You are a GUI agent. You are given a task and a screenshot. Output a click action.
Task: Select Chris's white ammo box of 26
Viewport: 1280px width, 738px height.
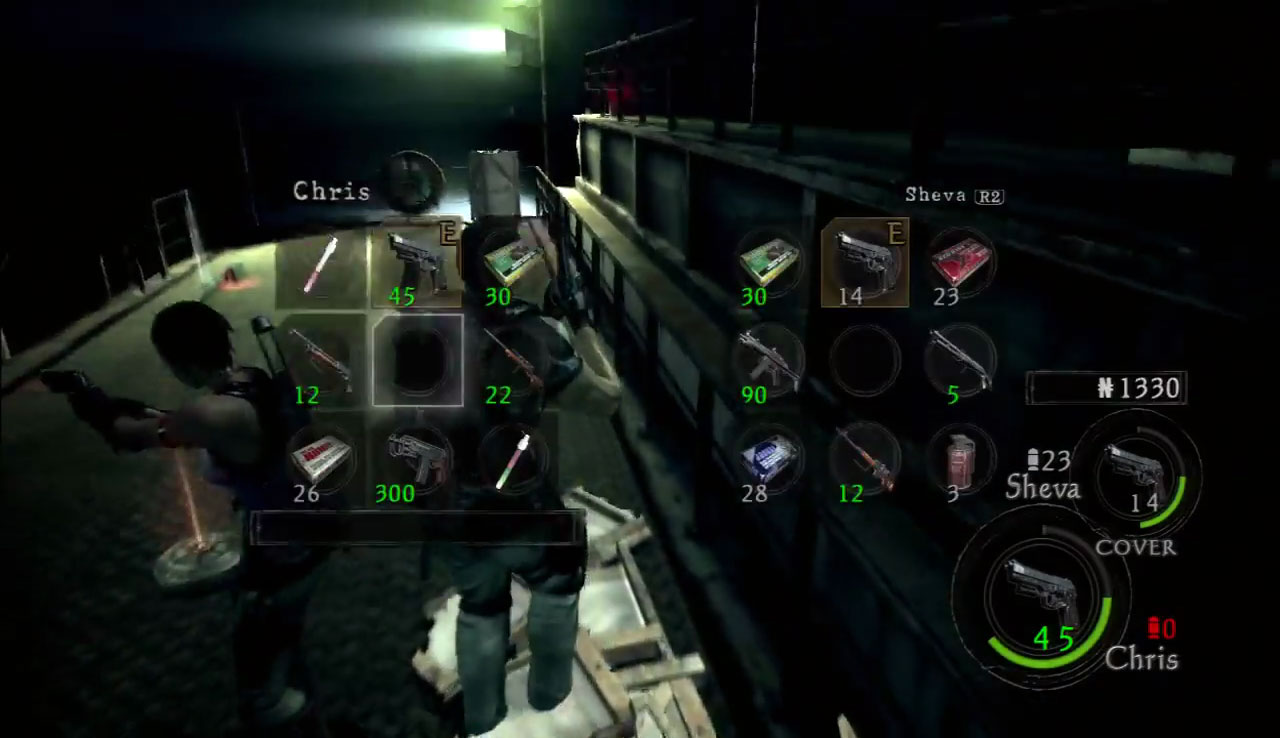[x=321, y=457]
